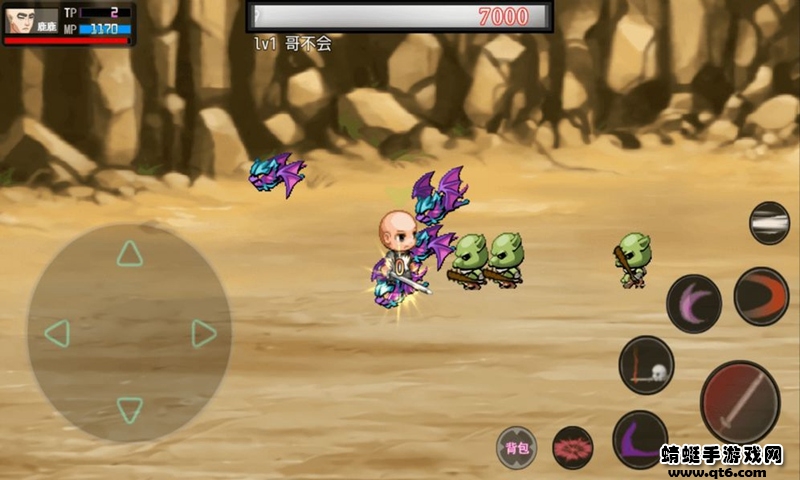Tap the d-pad down arrow
Screen dimensions: 800x480
point(129,409)
